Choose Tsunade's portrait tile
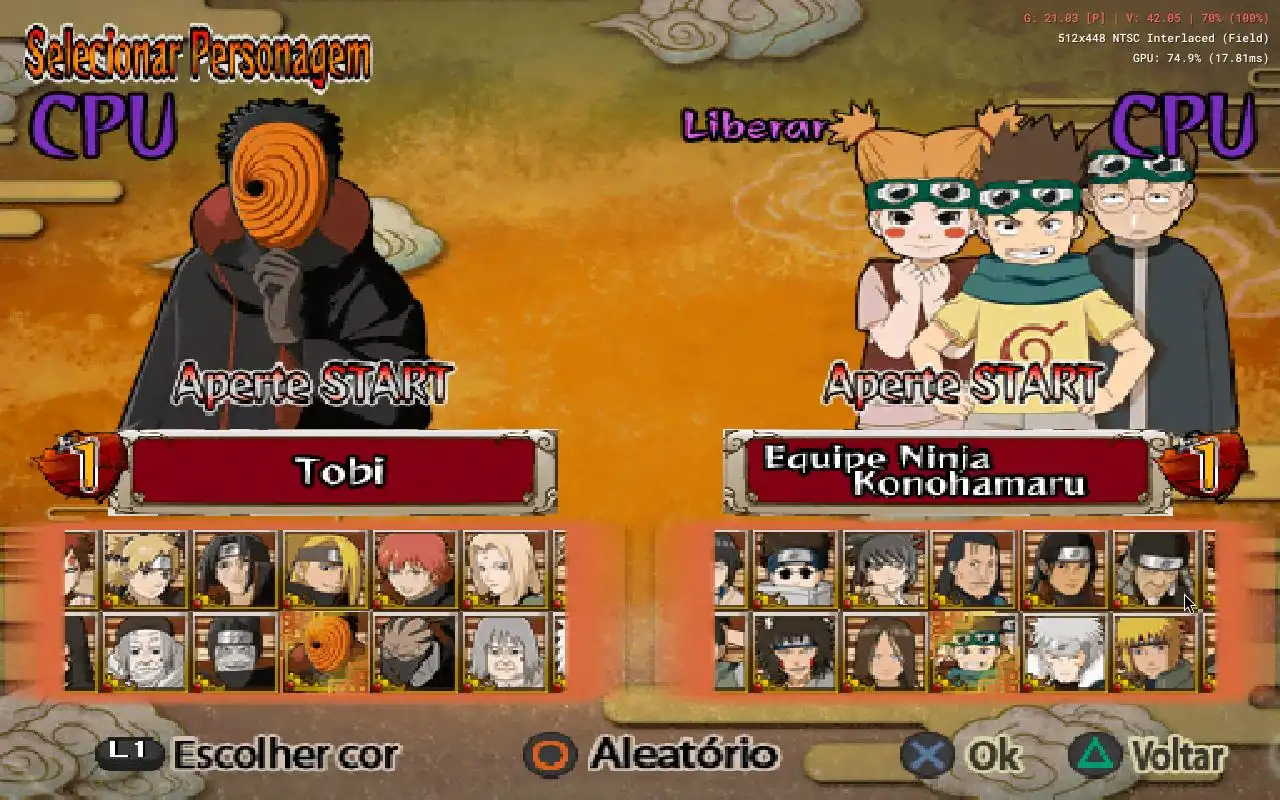The height and width of the screenshot is (800, 1280). (505, 569)
